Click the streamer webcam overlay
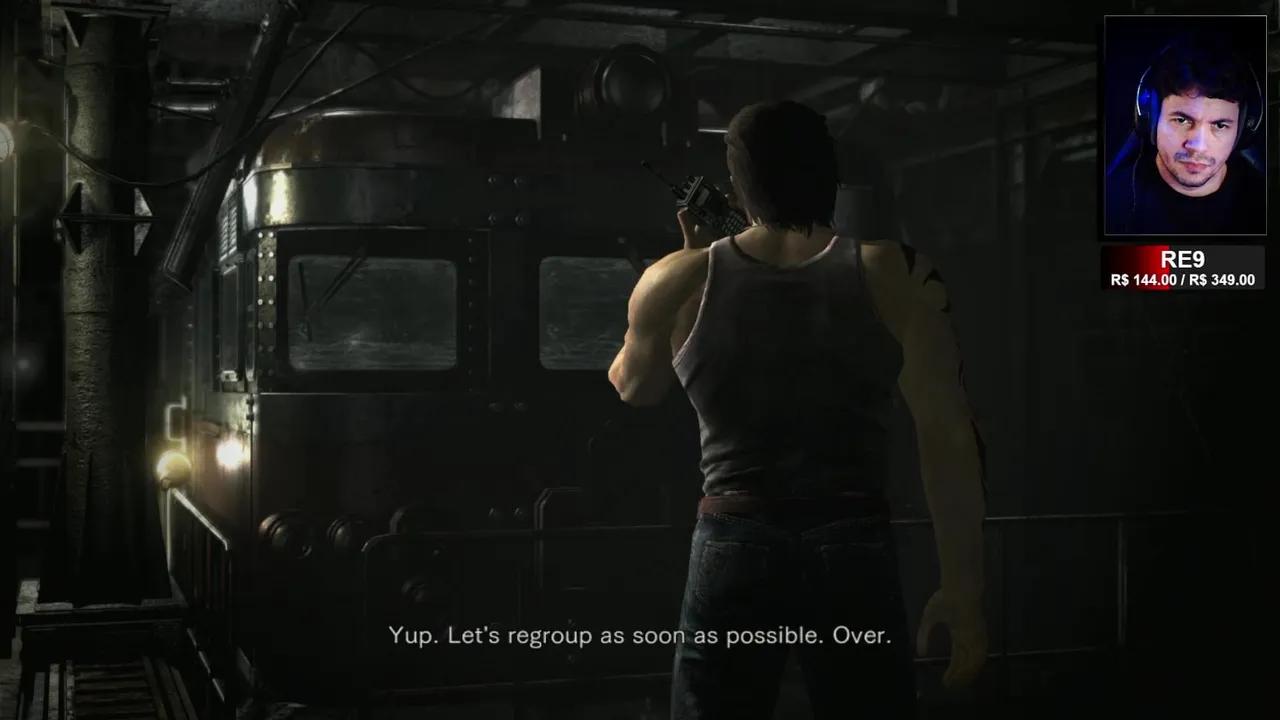 point(1184,126)
